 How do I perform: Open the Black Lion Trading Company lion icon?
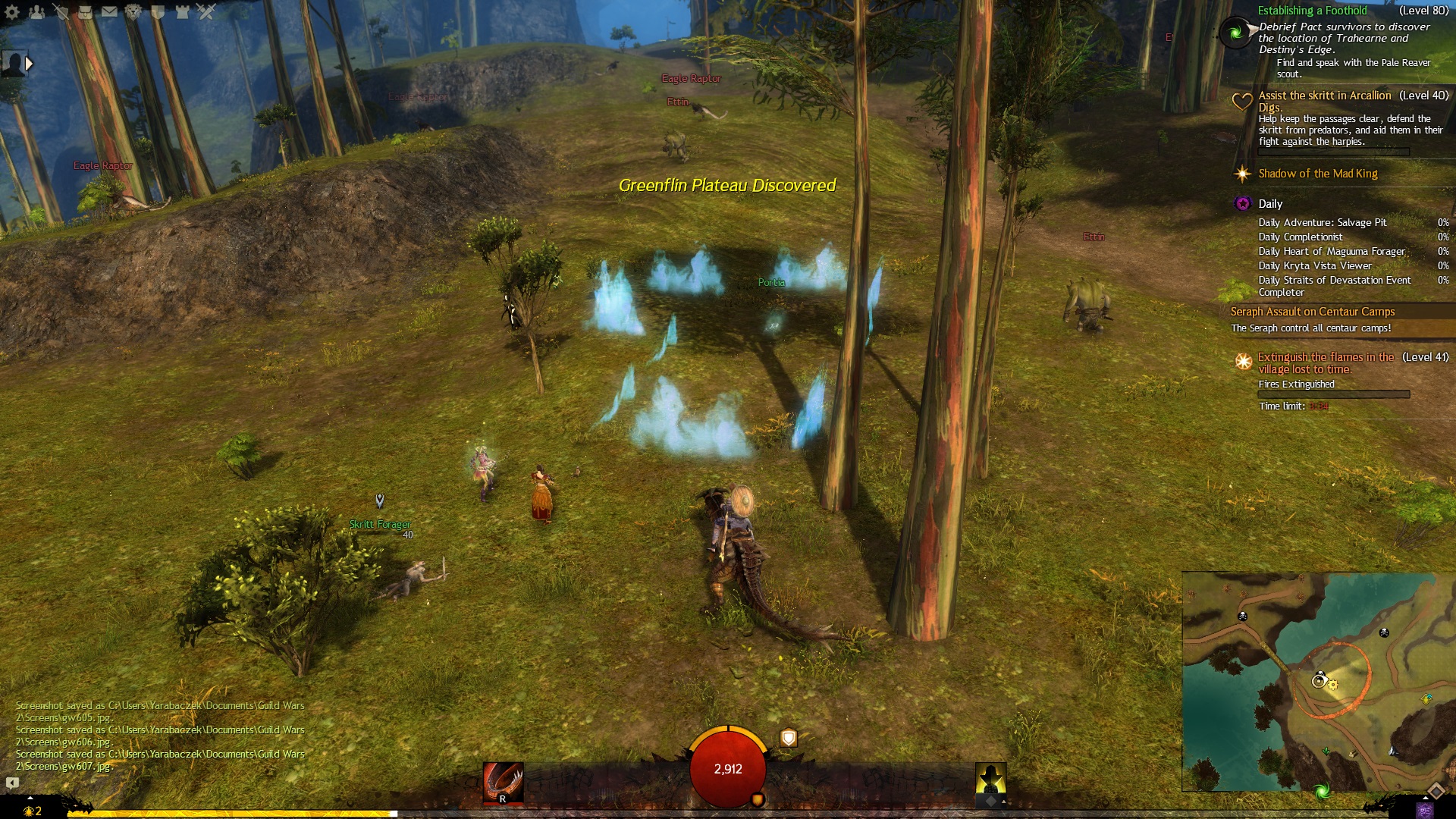pos(133,11)
